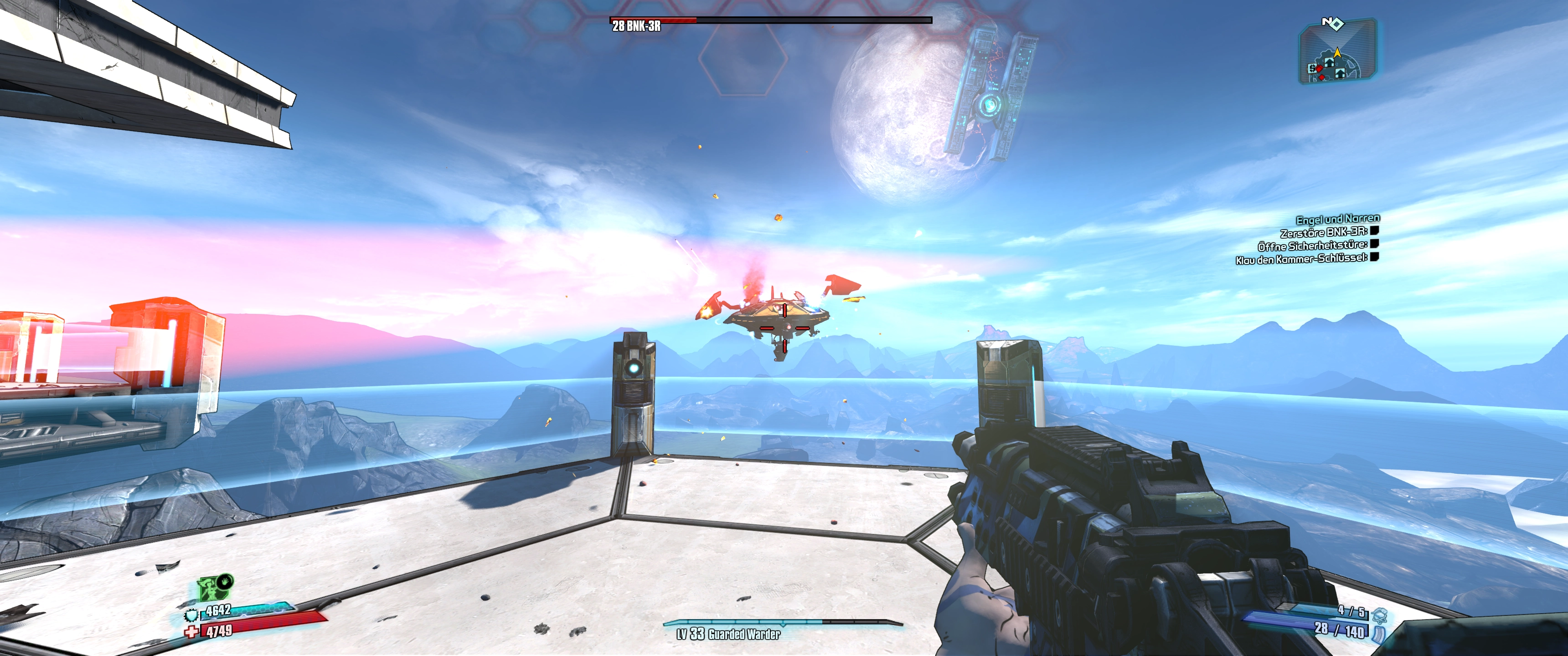Click the "Öffne Sicherheitstüre" objective checkbox
Screen dimensions: 1568x656
click(1374, 243)
